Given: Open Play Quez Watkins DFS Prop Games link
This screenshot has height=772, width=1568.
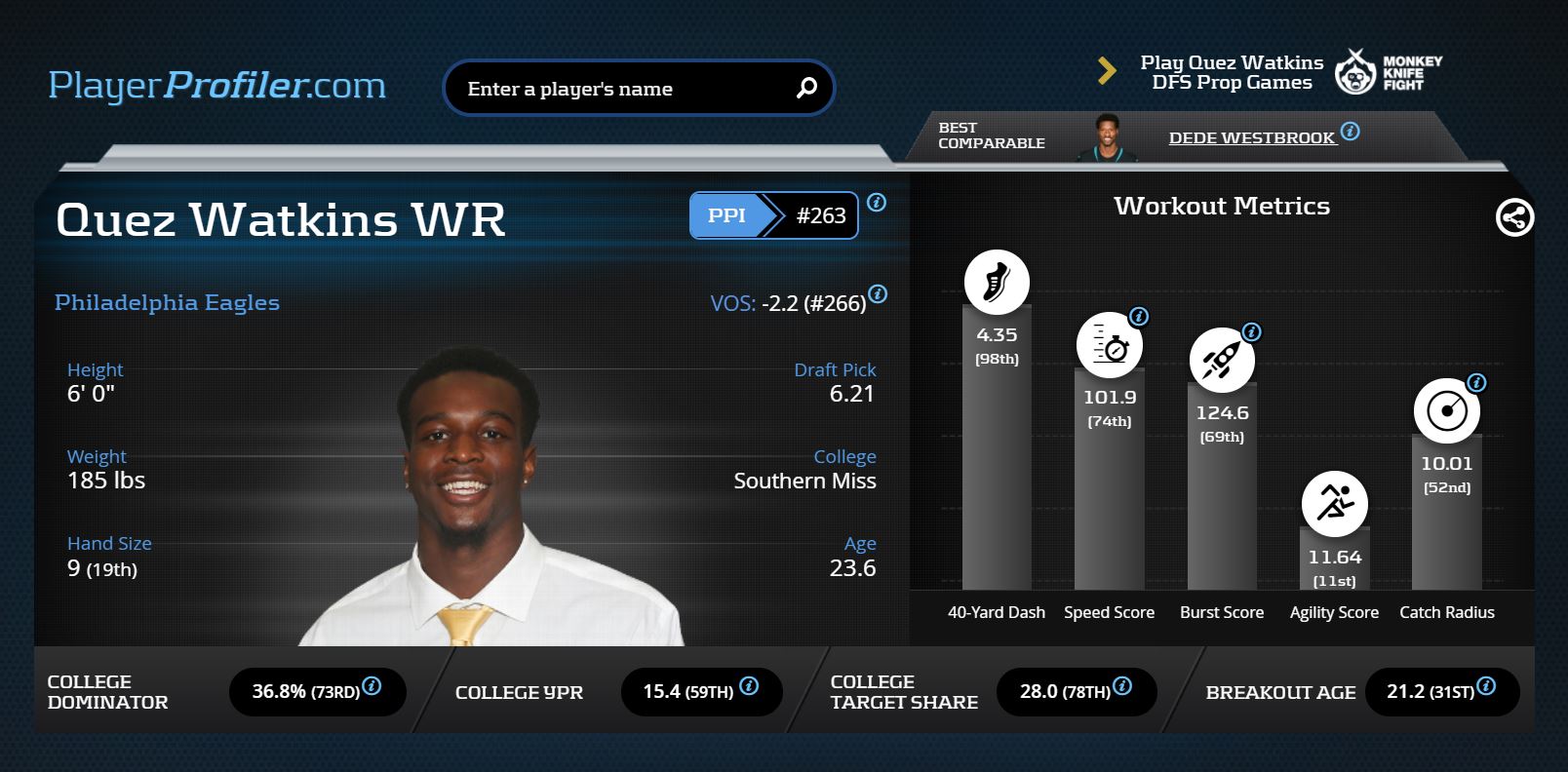Looking at the screenshot, I should [1232, 73].
